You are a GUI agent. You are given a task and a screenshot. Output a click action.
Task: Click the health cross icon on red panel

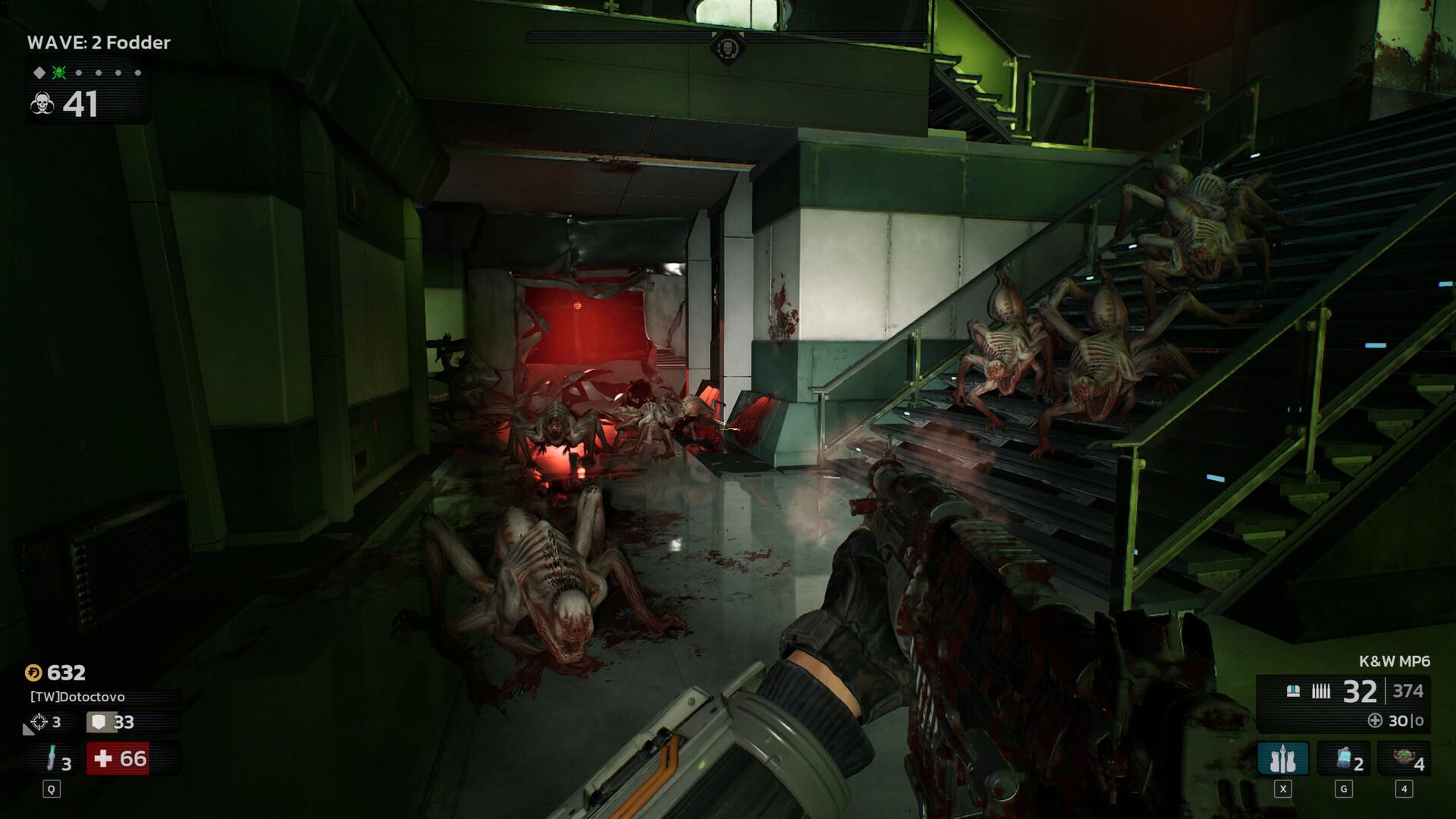click(103, 758)
